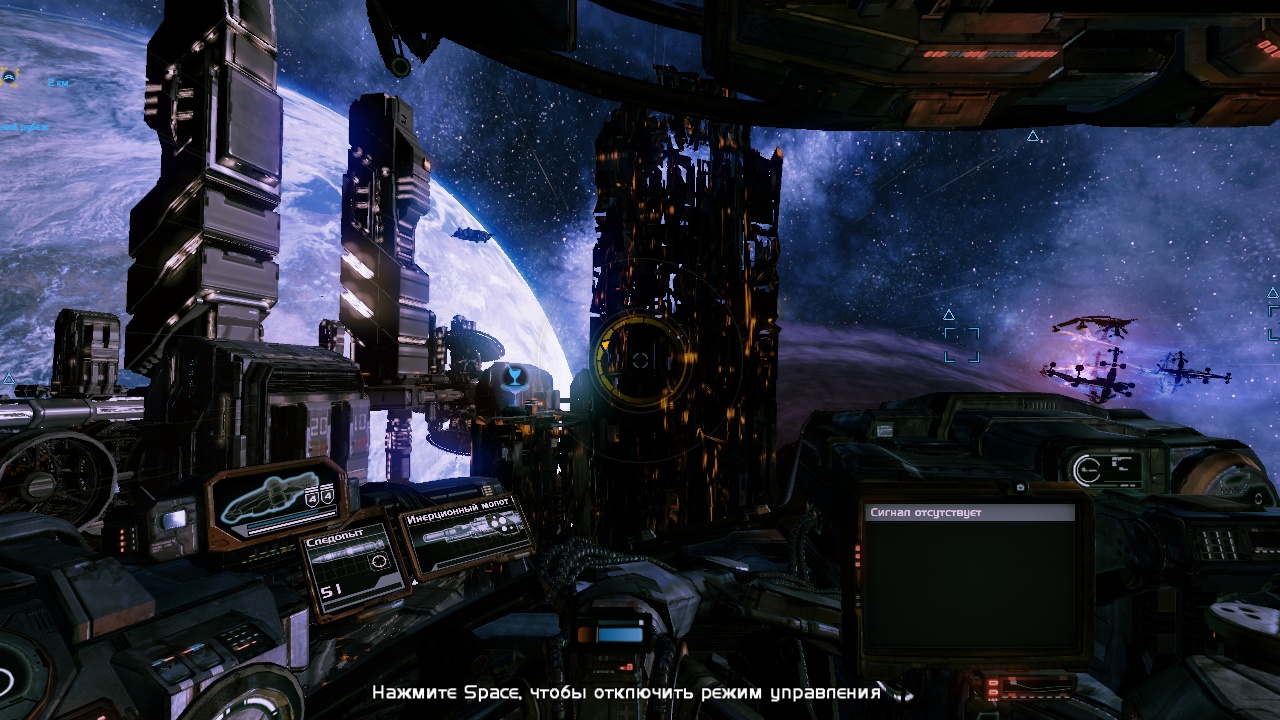Viewport: 1280px width, 720px height.
Task: Select the yellow-starred mission target icon
Action: point(9,75)
